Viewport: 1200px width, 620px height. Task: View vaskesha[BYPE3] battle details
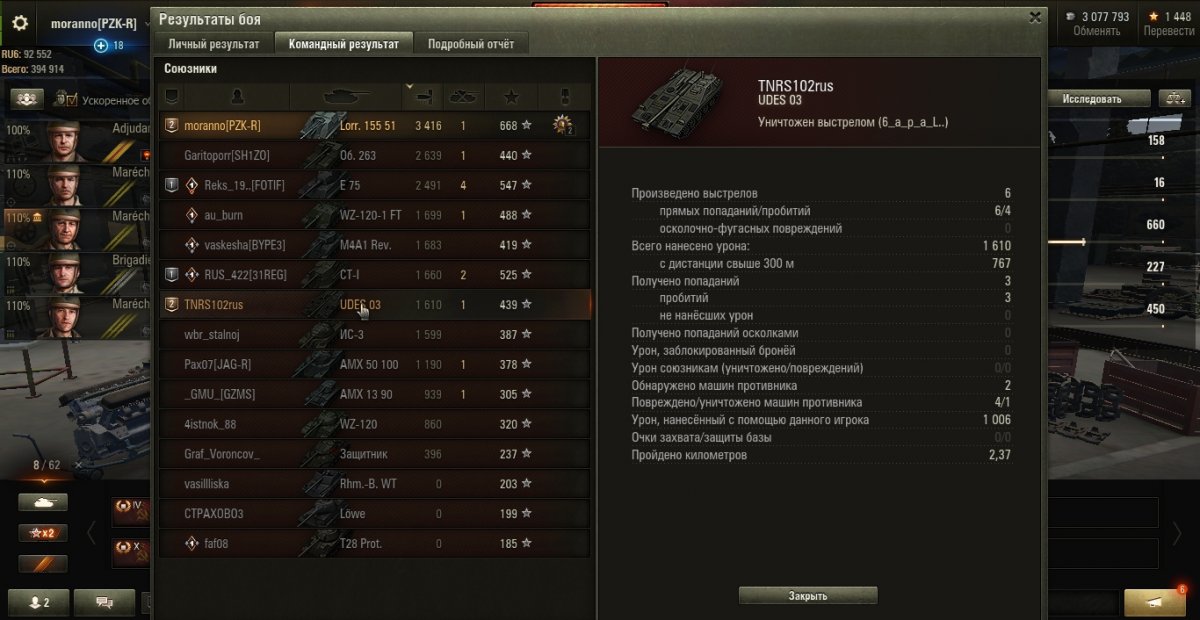click(x=375, y=245)
